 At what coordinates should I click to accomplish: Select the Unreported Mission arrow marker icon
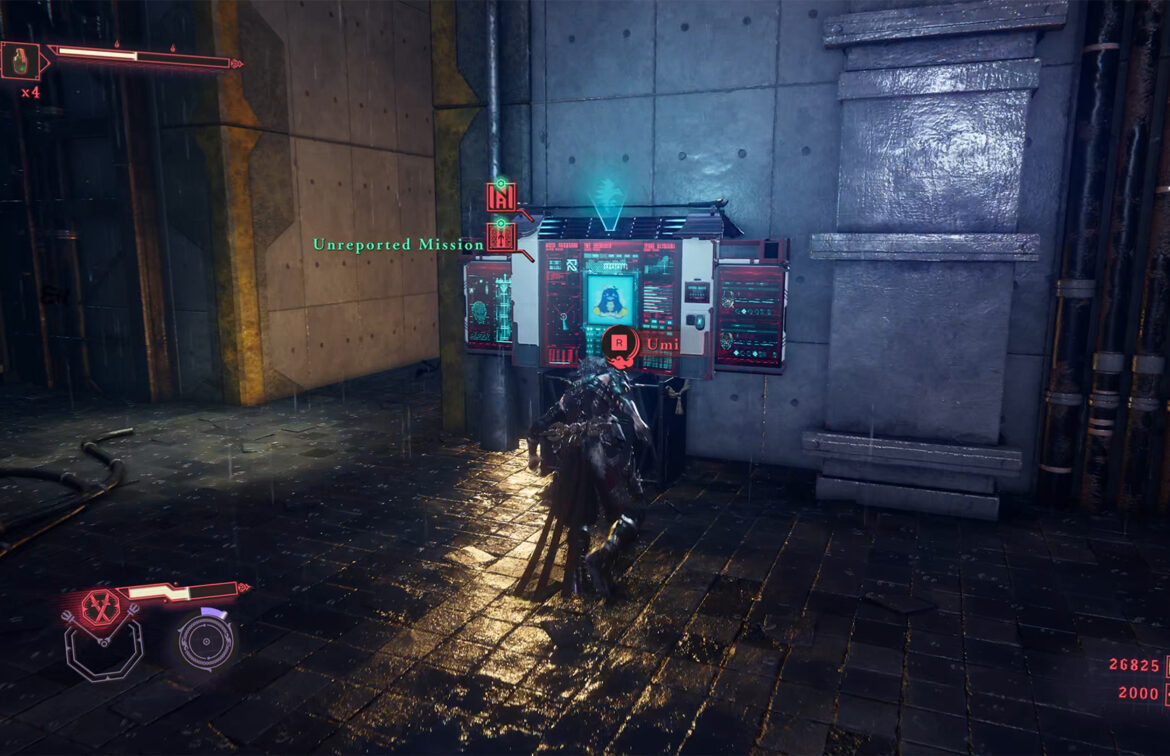click(x=501, y=238)
